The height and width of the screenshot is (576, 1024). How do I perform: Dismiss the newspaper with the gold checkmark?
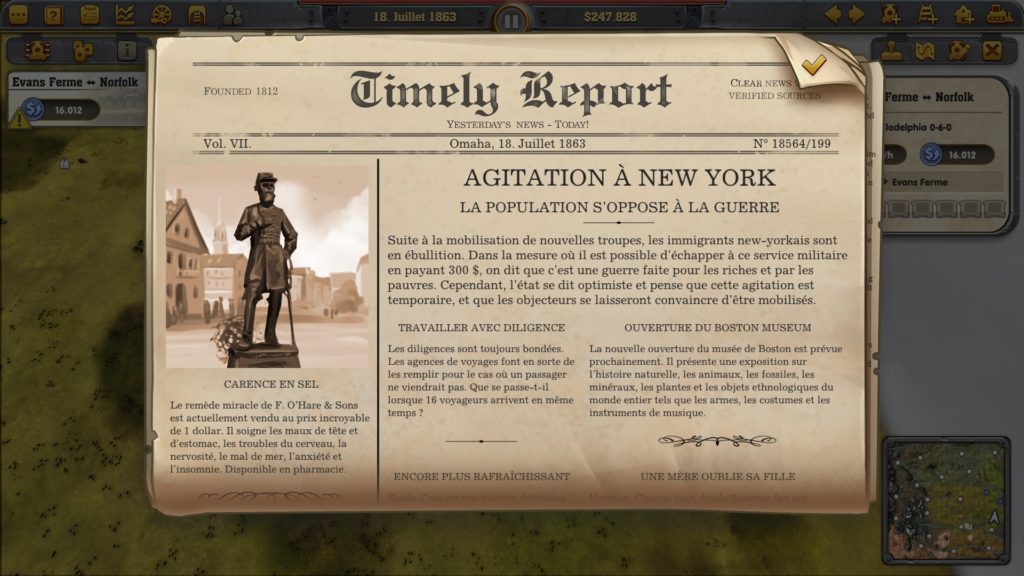tap(814, 65)
